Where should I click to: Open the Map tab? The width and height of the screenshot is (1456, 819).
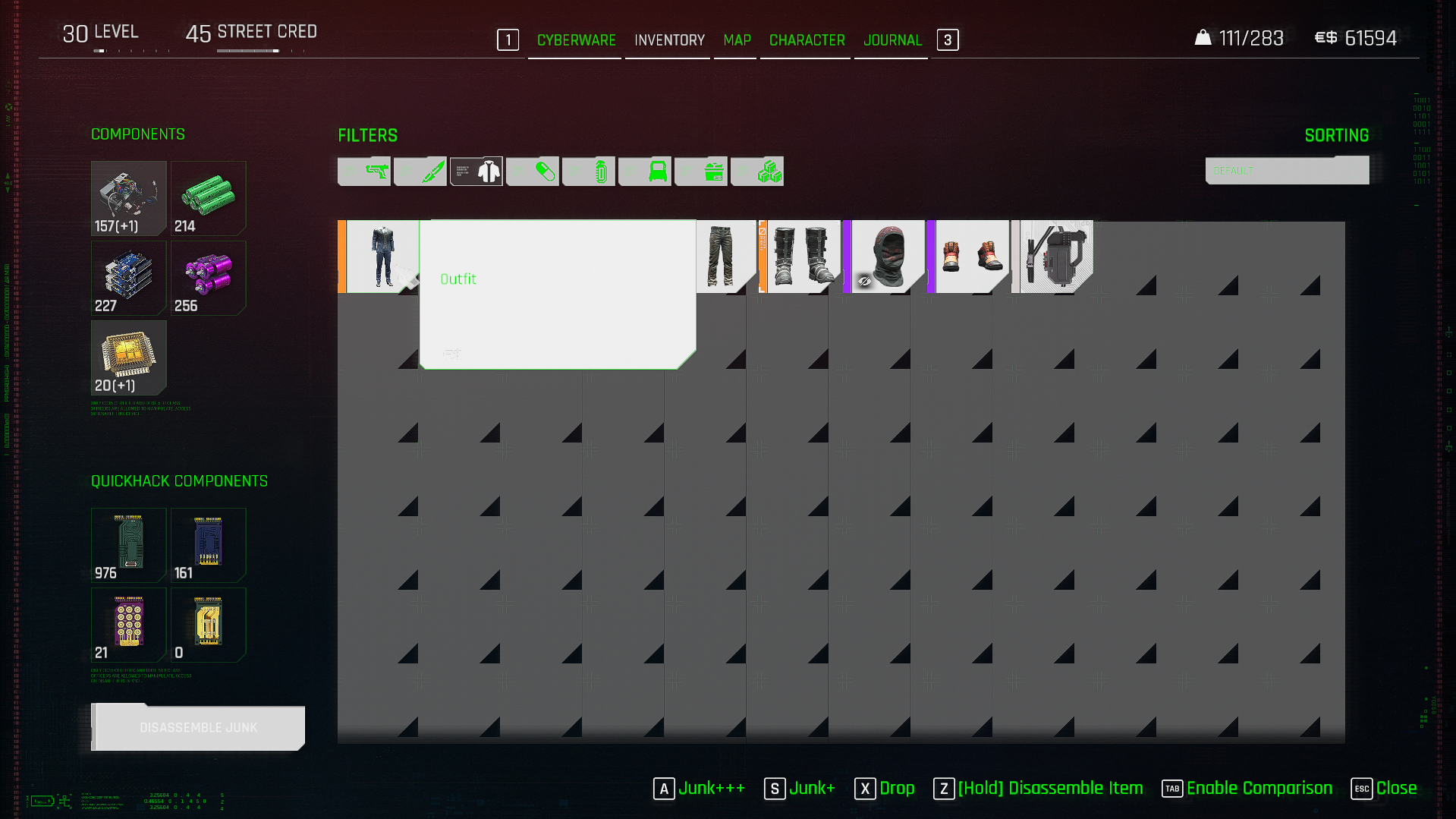click(x=737, y=40)
